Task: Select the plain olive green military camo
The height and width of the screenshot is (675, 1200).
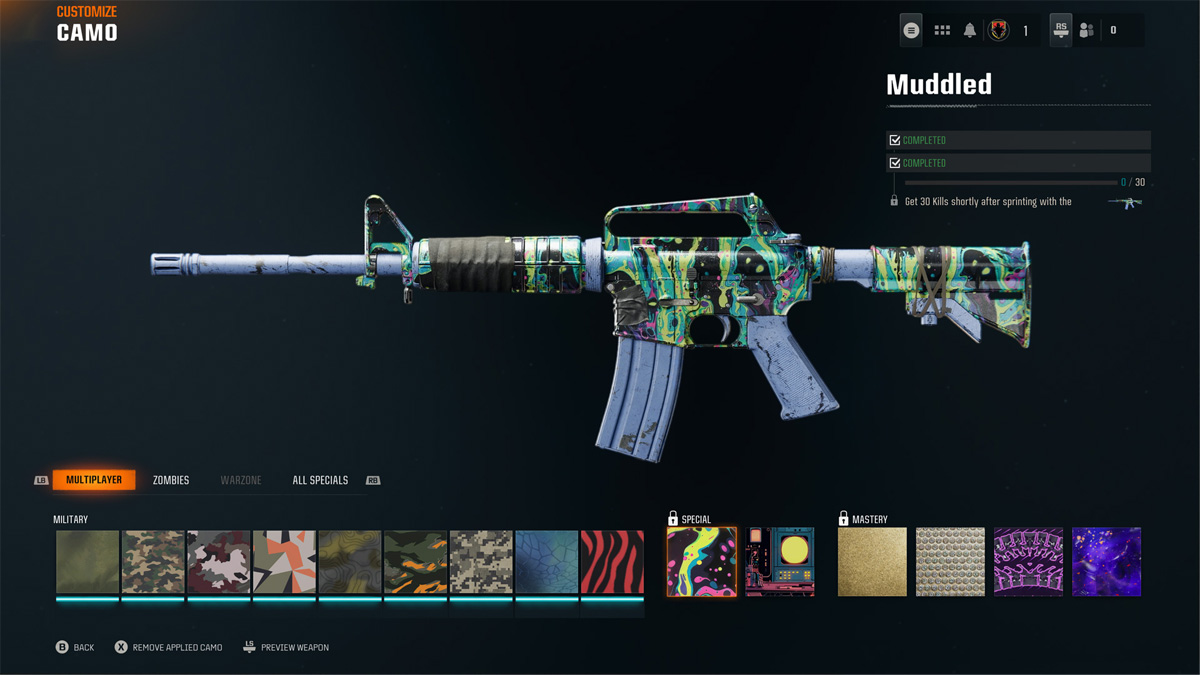Action: coord(88,562)
